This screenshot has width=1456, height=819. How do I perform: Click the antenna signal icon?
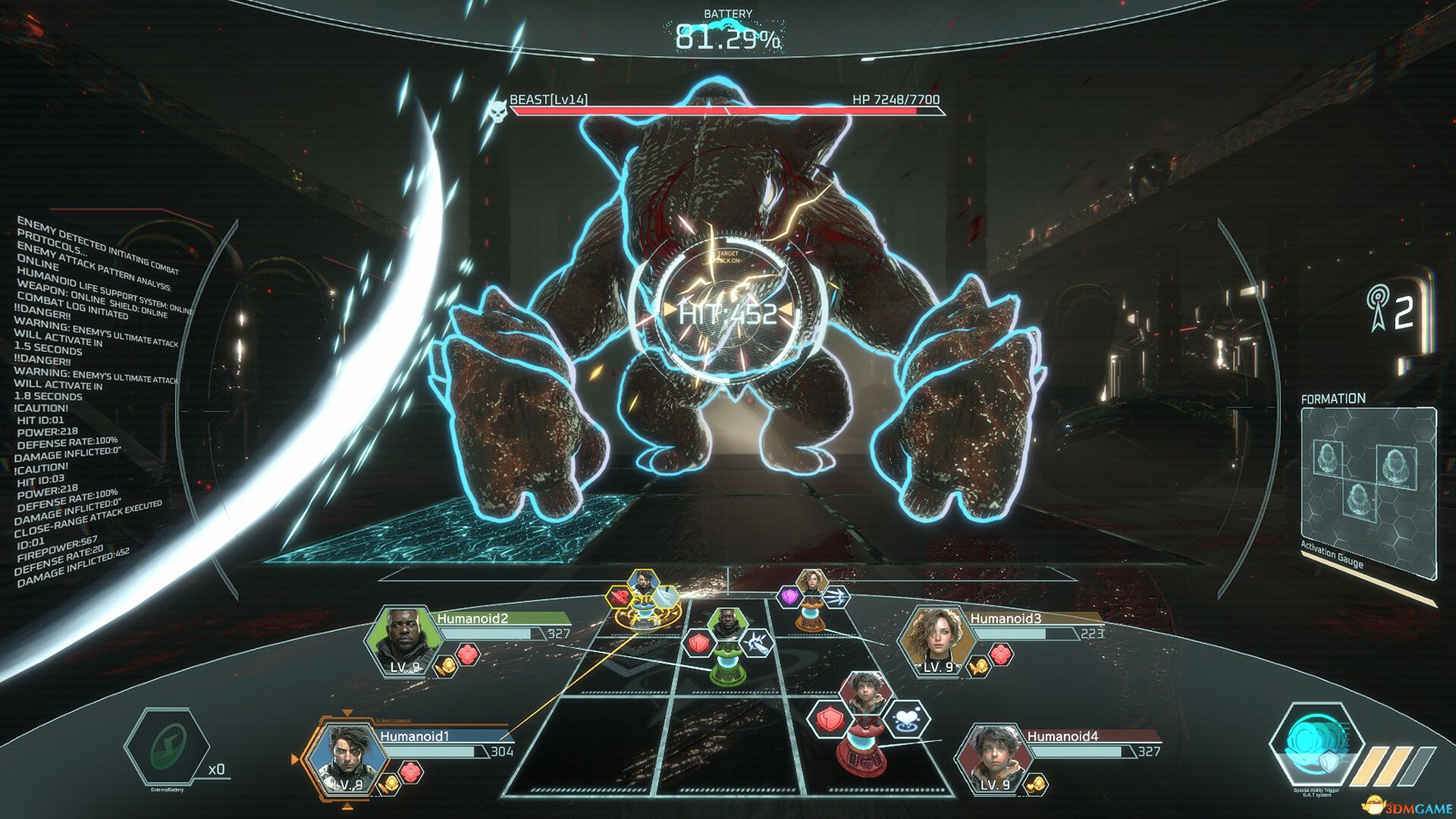tap(1376, 309)
